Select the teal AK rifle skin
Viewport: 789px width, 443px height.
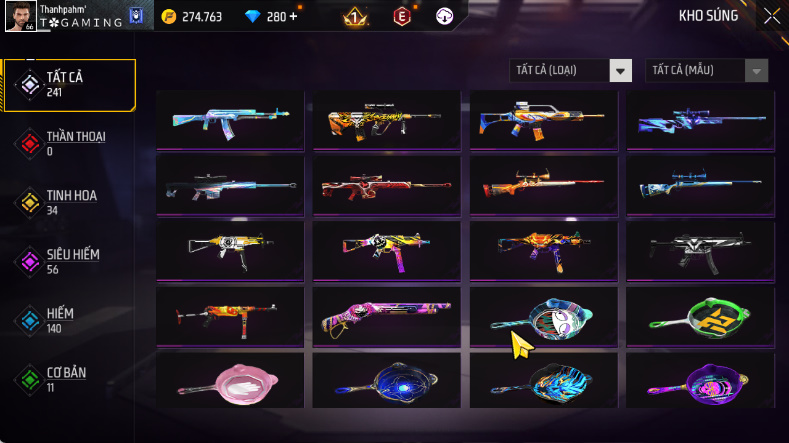[230, 120]
